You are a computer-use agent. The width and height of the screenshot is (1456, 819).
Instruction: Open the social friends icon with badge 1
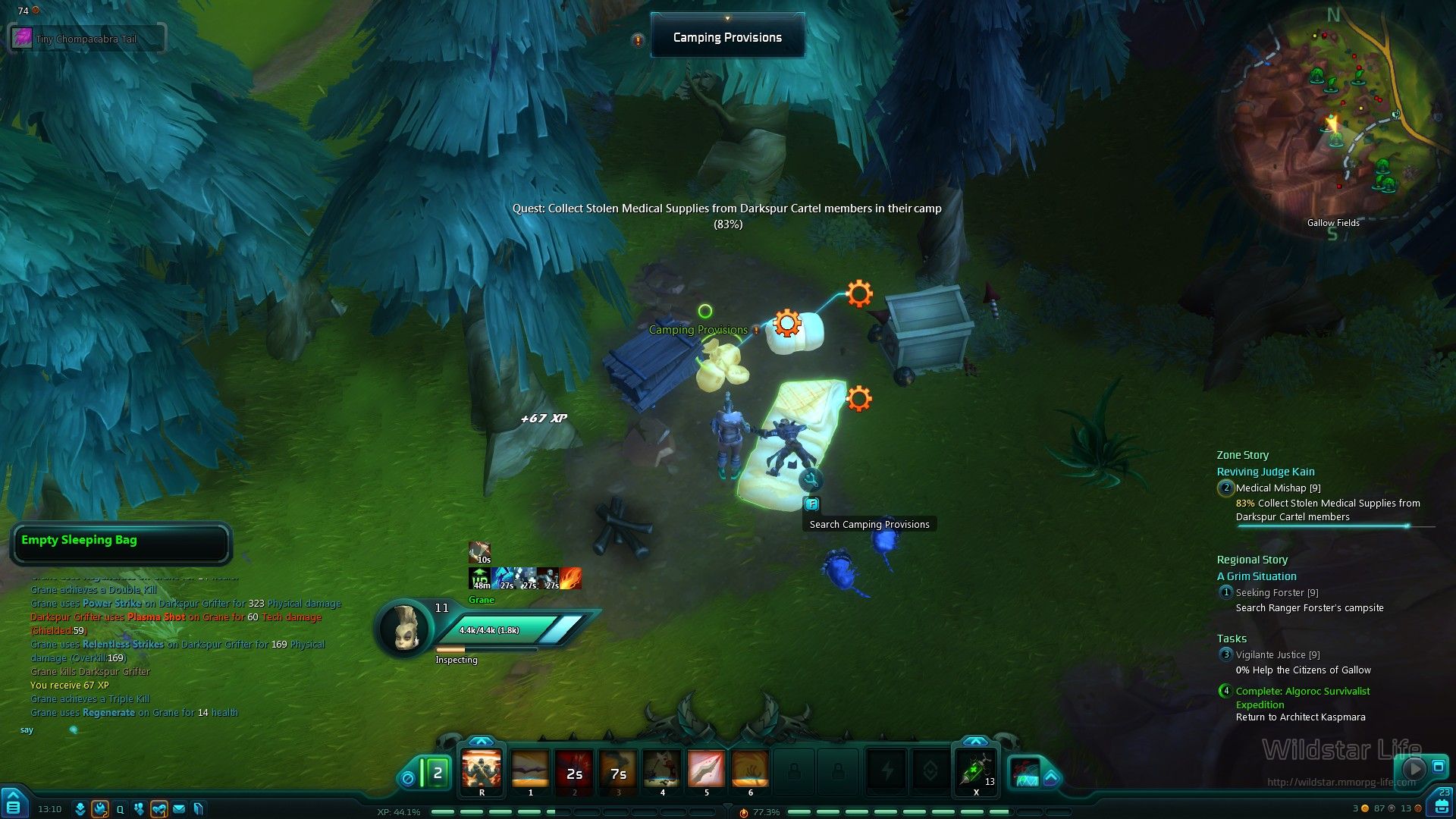click(x=158, y=809)
